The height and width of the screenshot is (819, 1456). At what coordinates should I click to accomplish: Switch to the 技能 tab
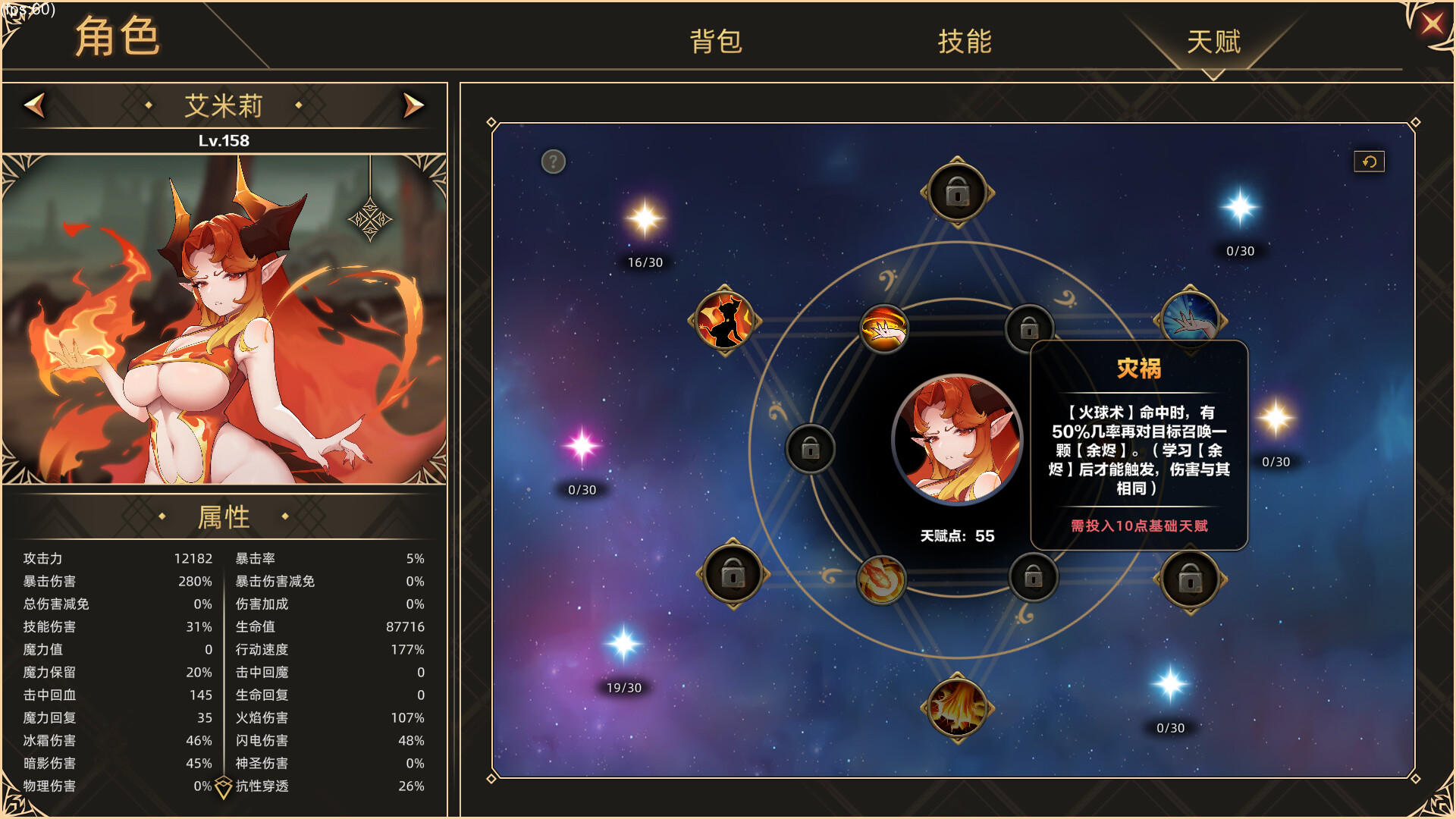coord(965,42)
